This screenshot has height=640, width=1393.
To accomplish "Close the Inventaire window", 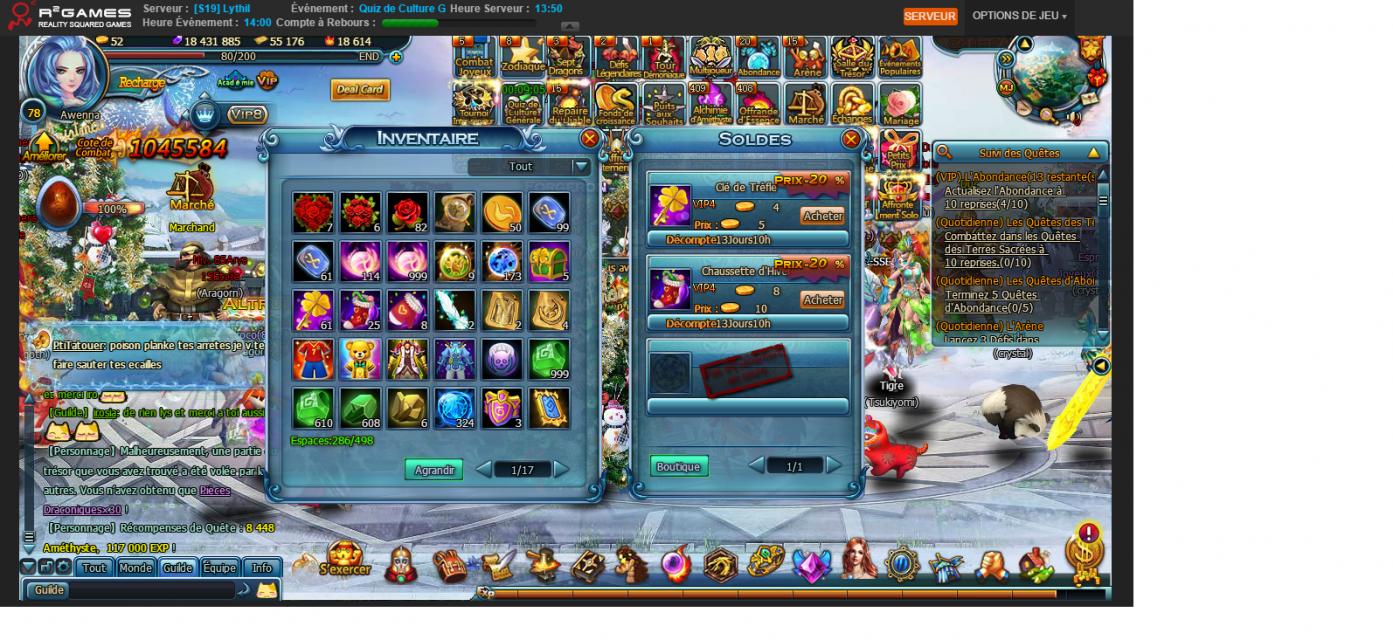I will [x=590, y=139].
